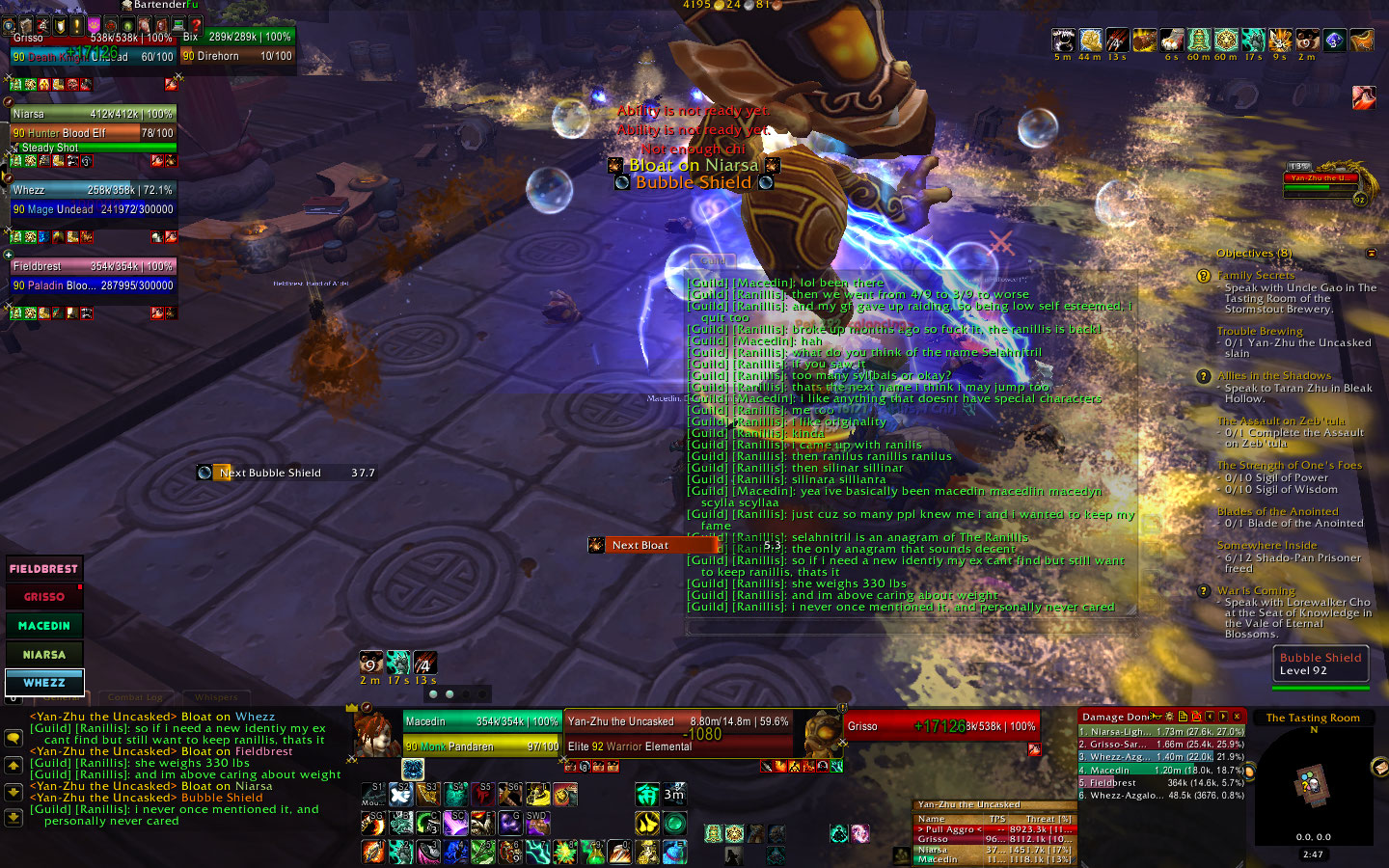The height and width of the screenshot is (868, 1389).
Task: Close the Damage Done meter window
Action: pyautogui.click(x=1238, y=717)
